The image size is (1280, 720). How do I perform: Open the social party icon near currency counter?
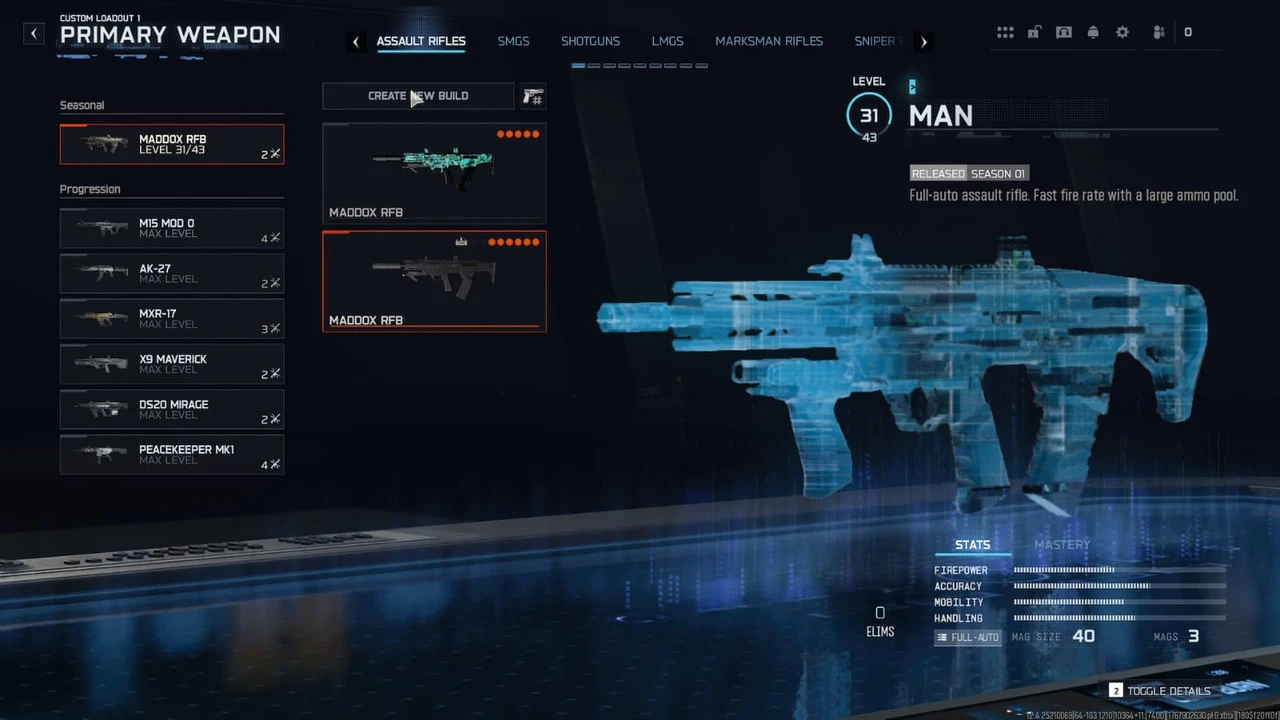point(1158,32)
